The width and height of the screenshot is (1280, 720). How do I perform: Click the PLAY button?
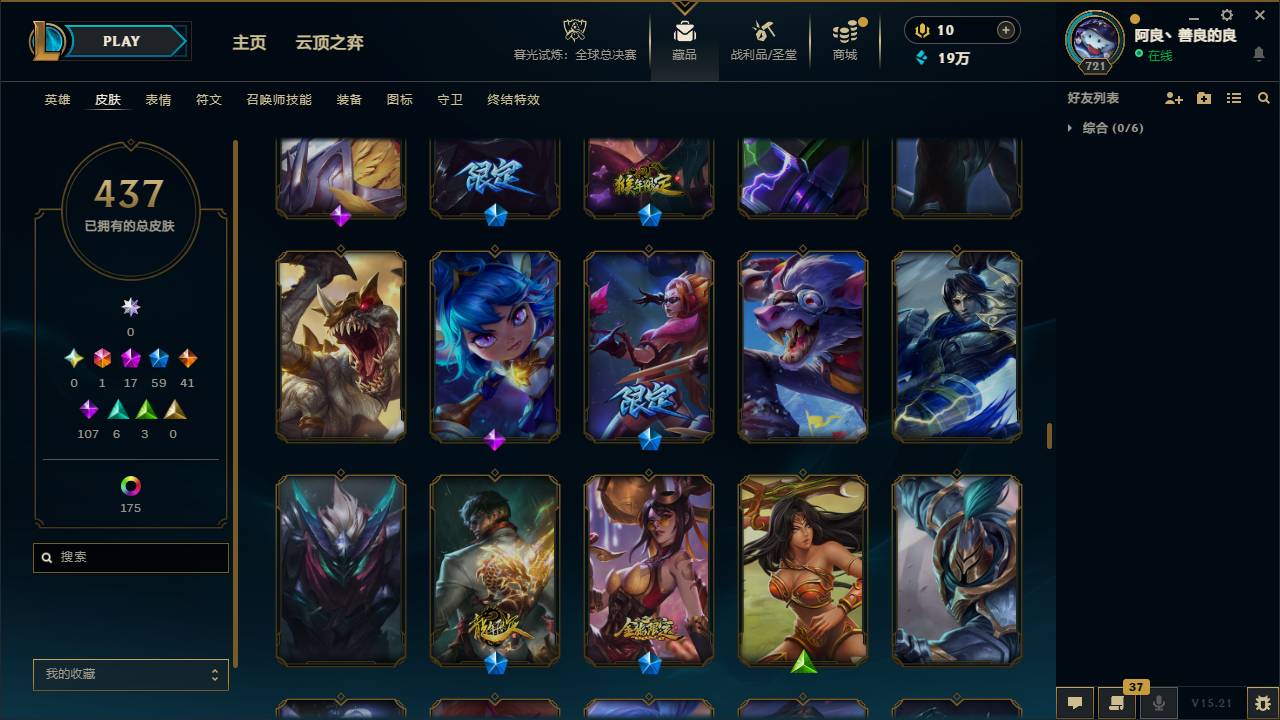click(x=120, y=41)
